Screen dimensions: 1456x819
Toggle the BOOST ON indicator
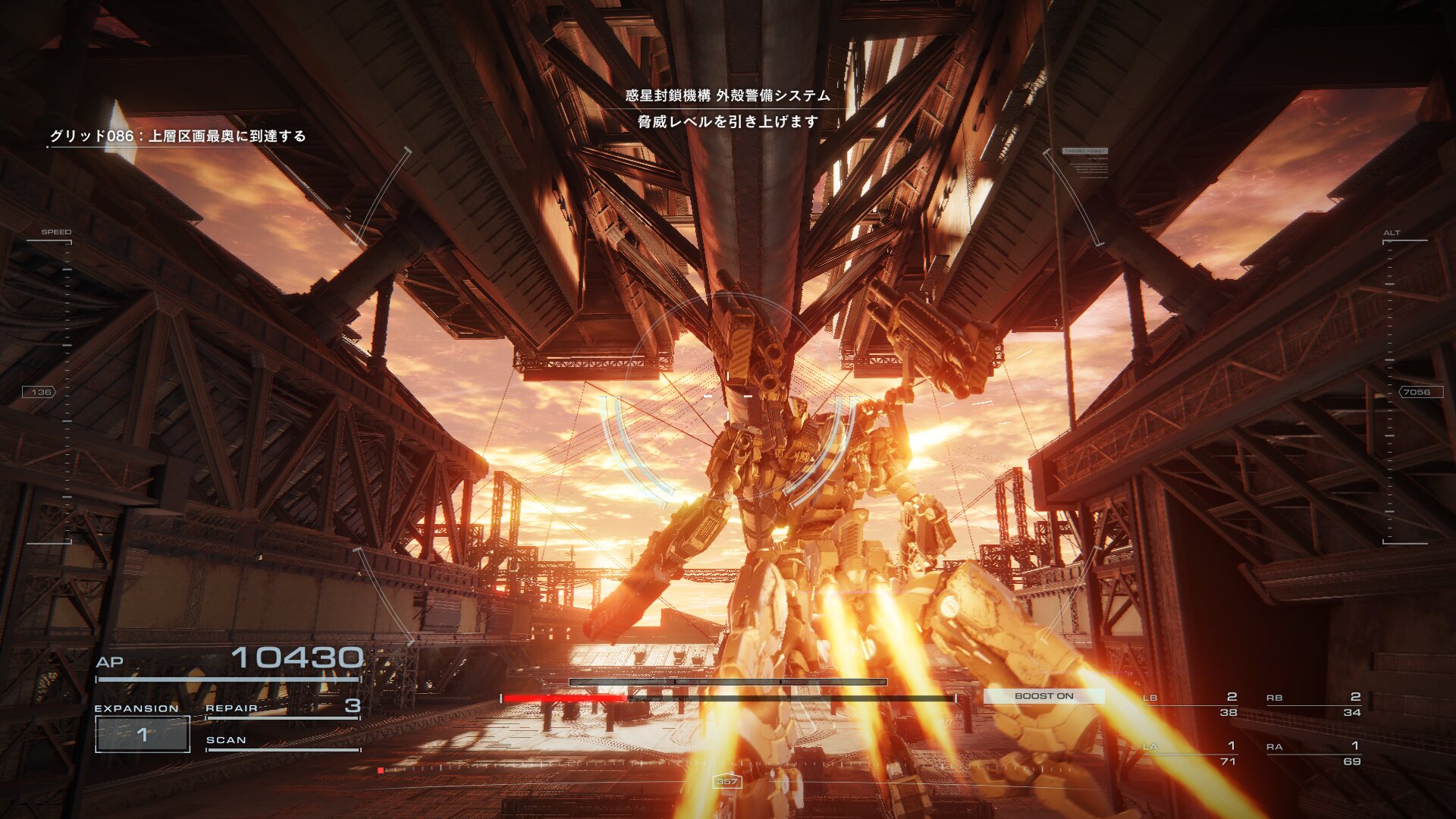[1043, 696]
